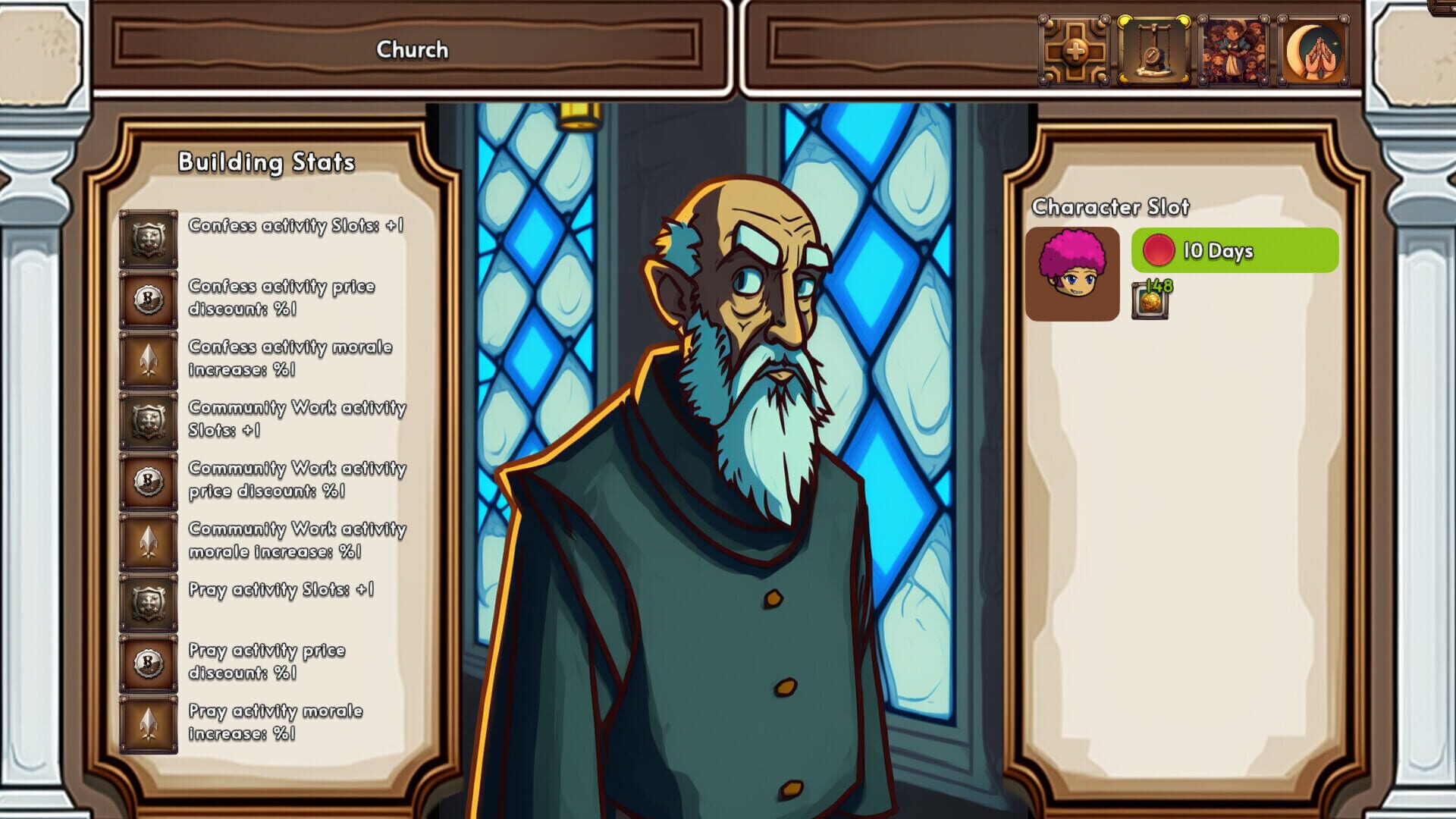Click the arrow icon beside Community Work morale increase
The width and height of the screenshot is (1456, 819).
coord(147,540)
